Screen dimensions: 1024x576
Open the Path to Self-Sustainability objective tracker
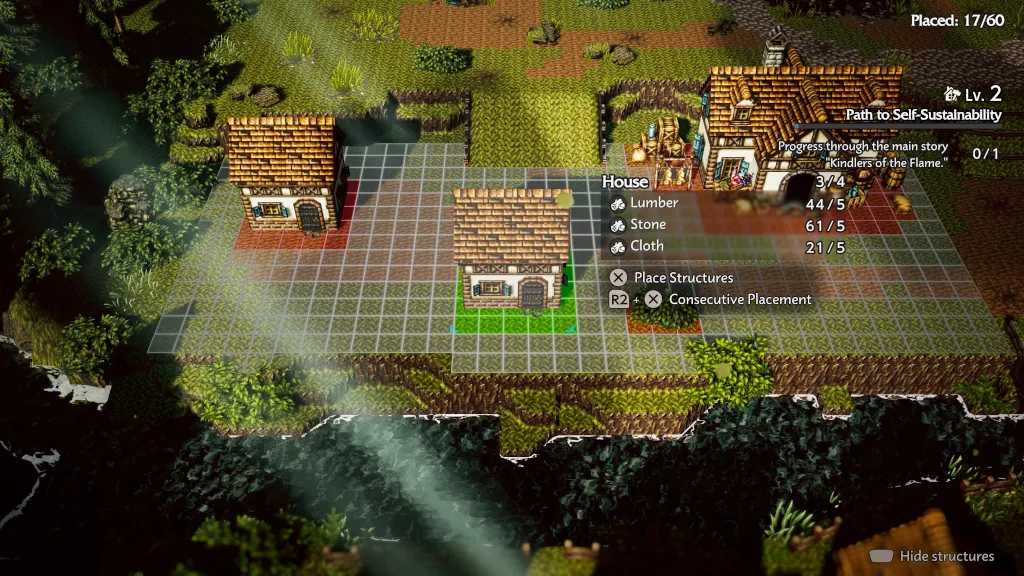pyautogui.click(x=923, y=115)
